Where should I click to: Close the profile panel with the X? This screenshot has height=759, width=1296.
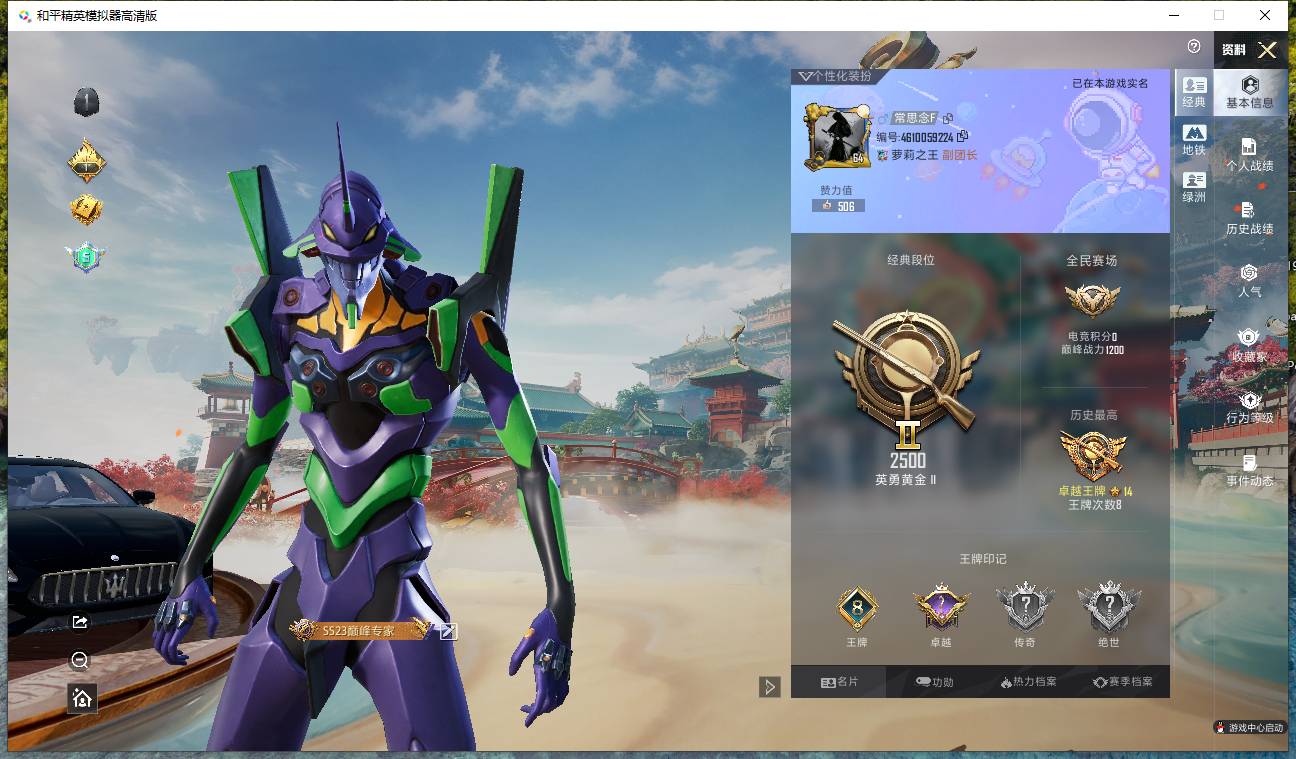pos(1267,50)
